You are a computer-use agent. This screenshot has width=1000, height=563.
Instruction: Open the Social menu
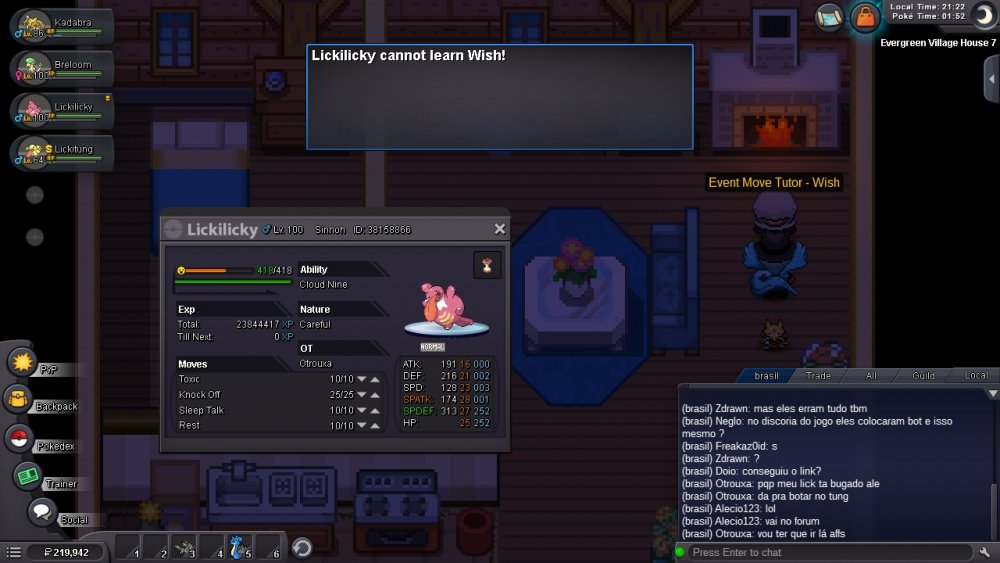tap(41, 513)
